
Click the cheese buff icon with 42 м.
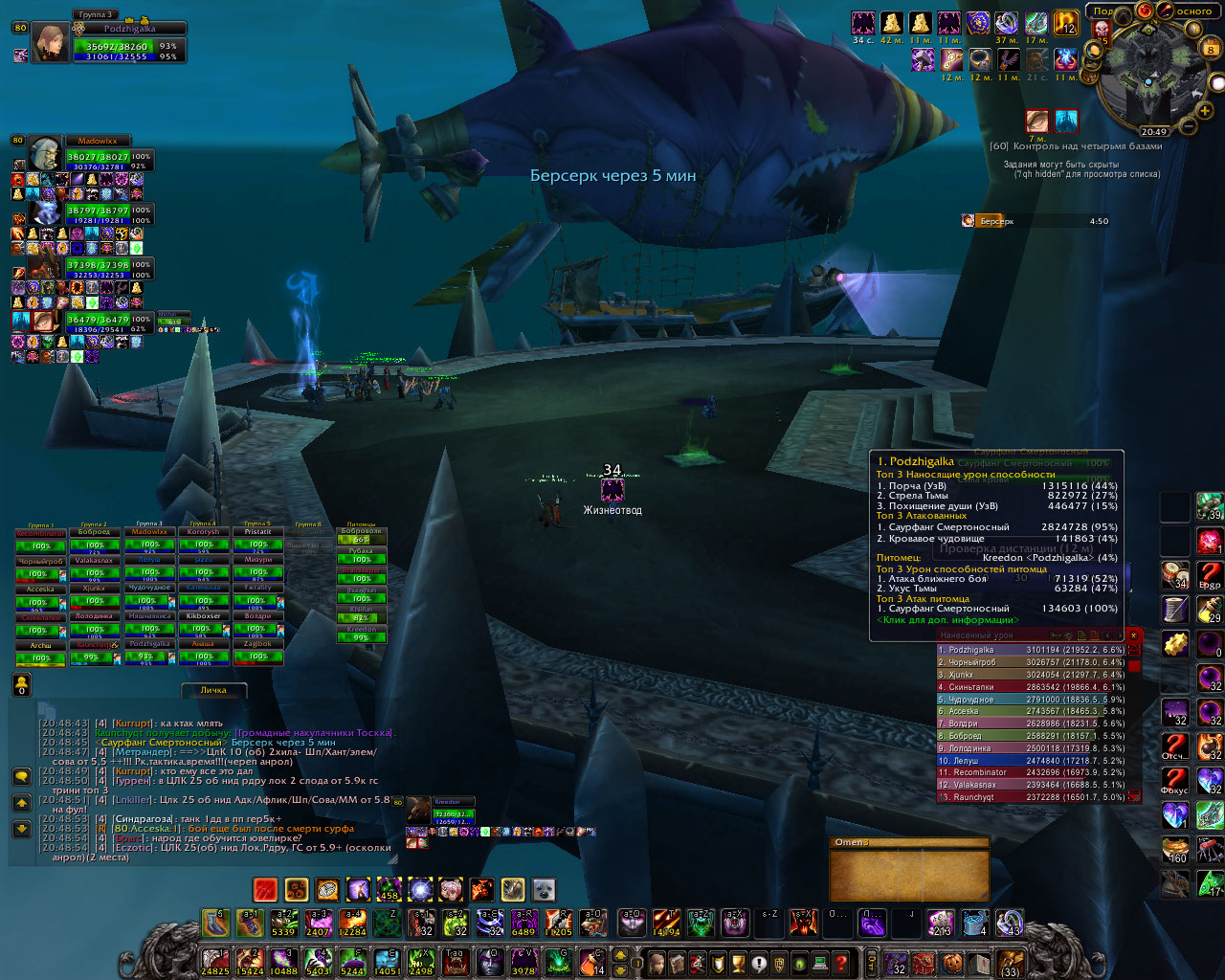pyautogui.click(x=892, y=23)
